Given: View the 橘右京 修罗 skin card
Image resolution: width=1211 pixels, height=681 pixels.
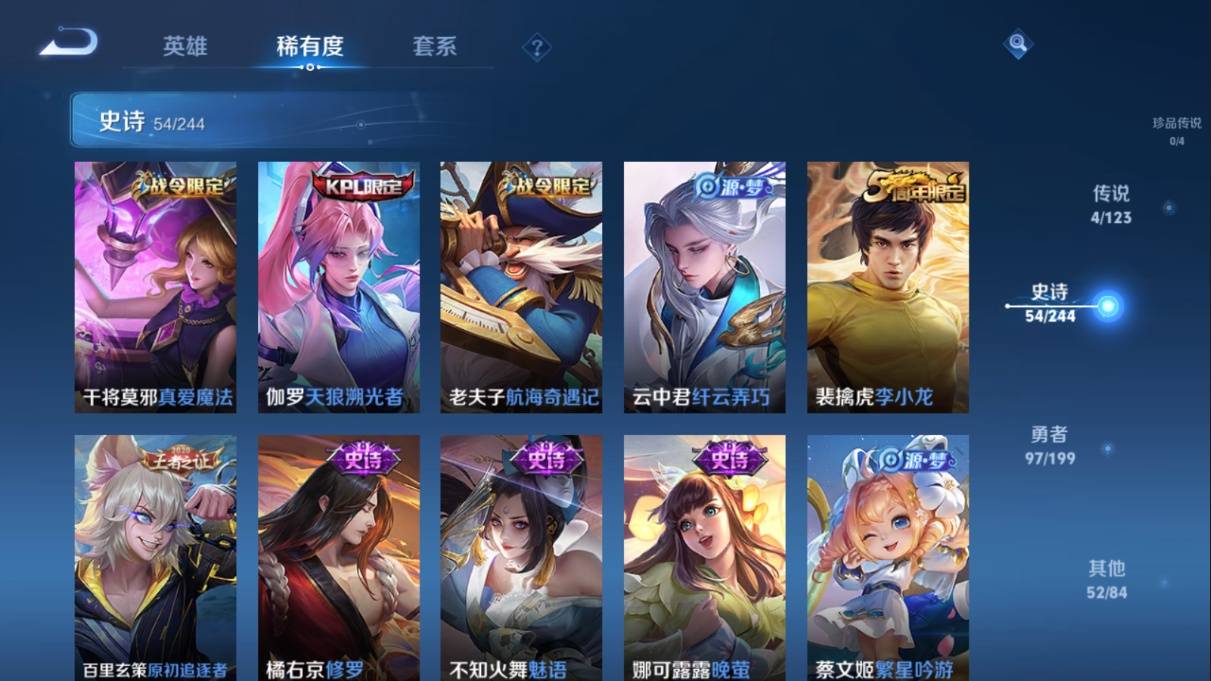Looking at the screenshot, I should click(x=338, y=557).
